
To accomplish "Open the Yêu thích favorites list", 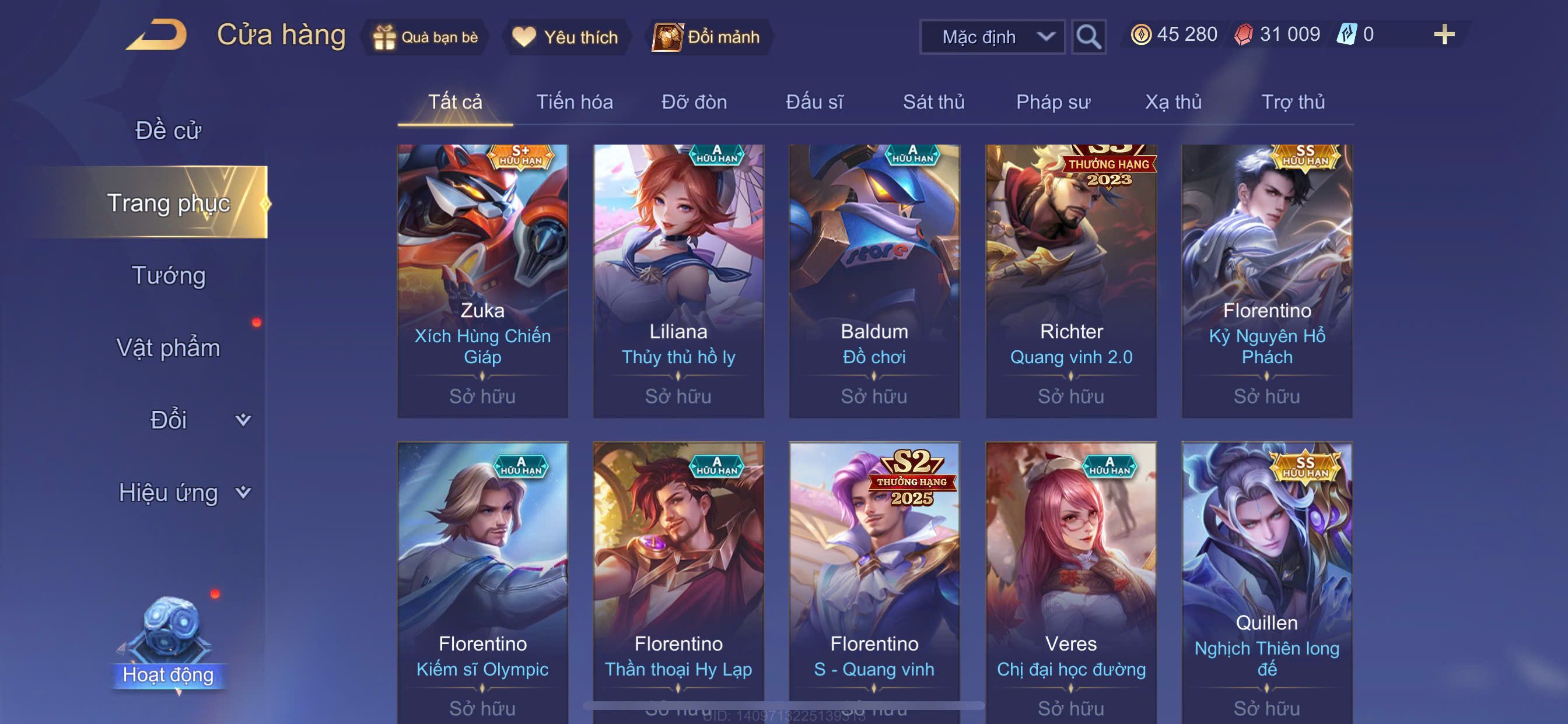I will tap(565, 37).
